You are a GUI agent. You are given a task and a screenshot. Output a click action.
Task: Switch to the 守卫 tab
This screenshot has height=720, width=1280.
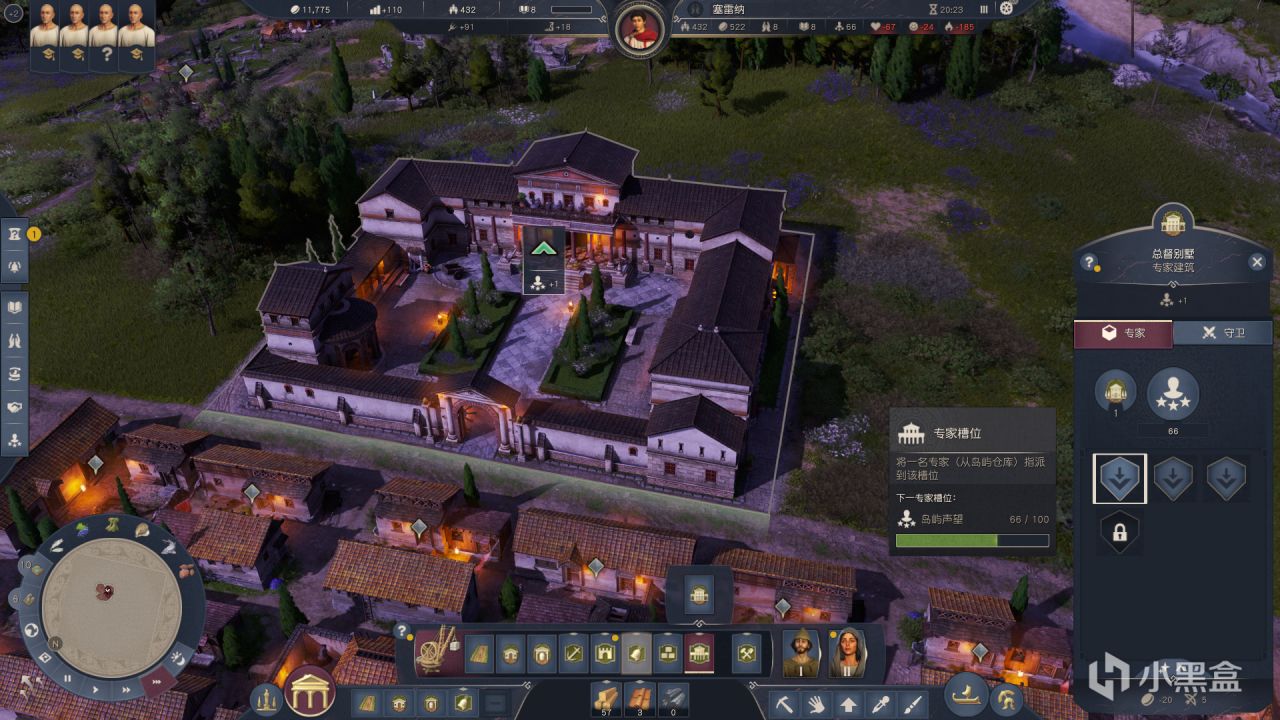pos(1222,333)
